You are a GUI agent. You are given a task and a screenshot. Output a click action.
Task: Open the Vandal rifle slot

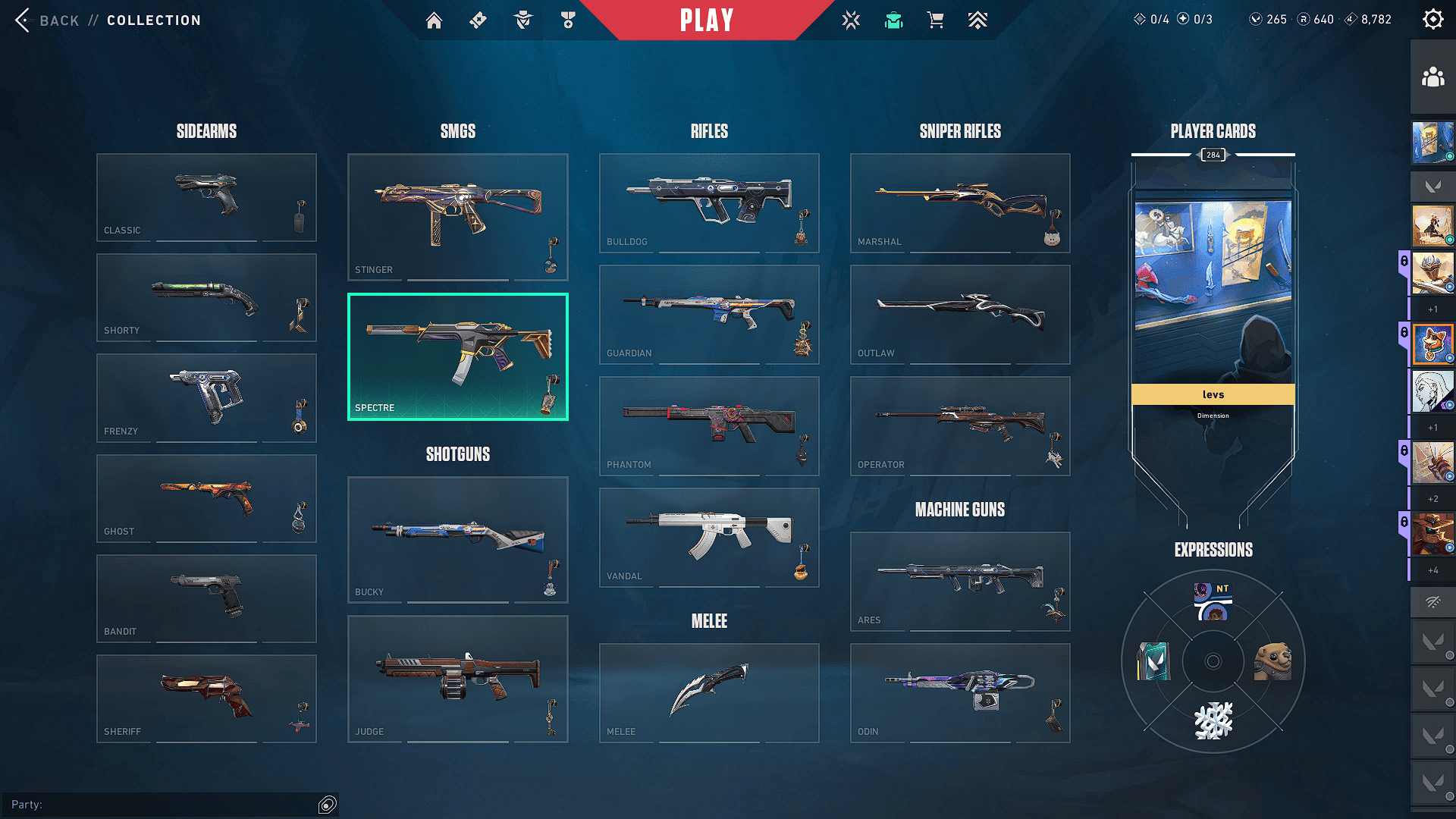pos(709,537)
